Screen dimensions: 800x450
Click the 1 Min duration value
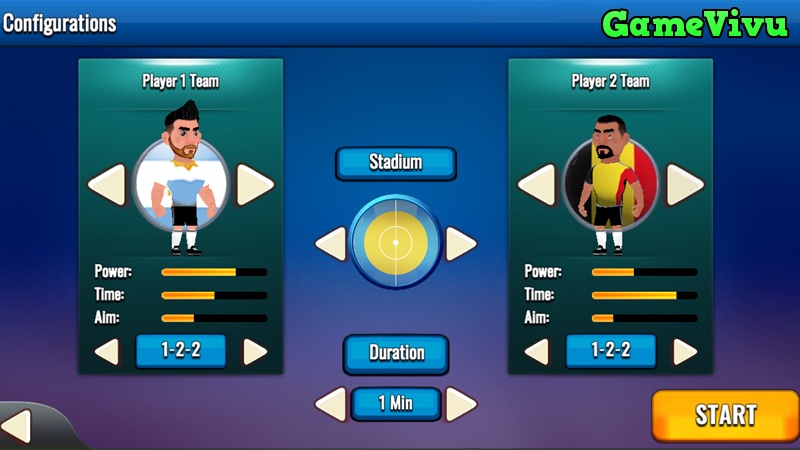(396, 404)
